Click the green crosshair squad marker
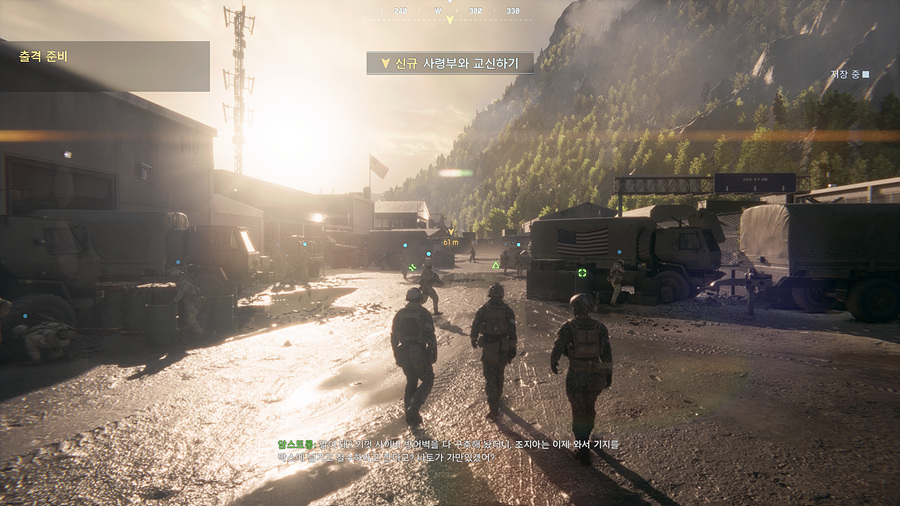 (x=582, y=272)
